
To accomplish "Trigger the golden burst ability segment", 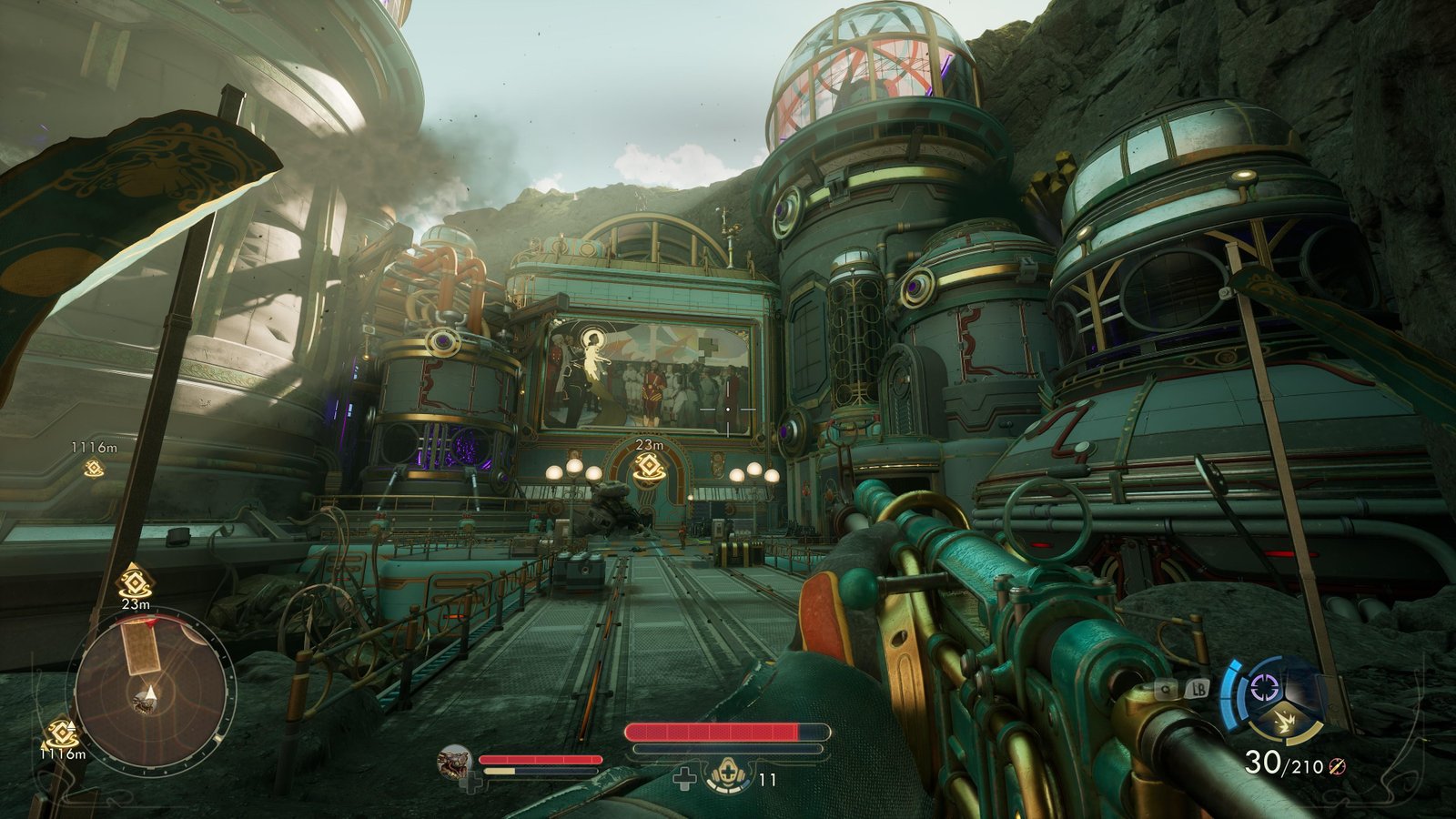I will tap(1286, 722).
